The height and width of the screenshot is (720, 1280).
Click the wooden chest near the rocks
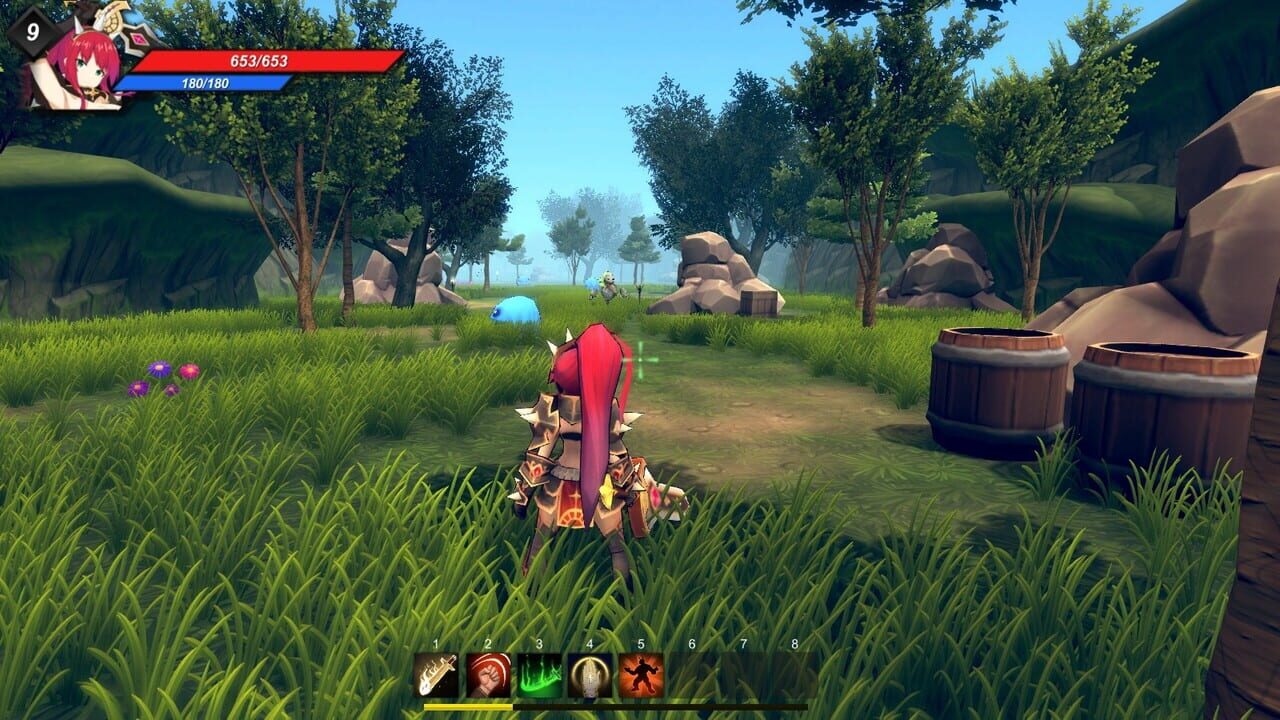point(758,303)
